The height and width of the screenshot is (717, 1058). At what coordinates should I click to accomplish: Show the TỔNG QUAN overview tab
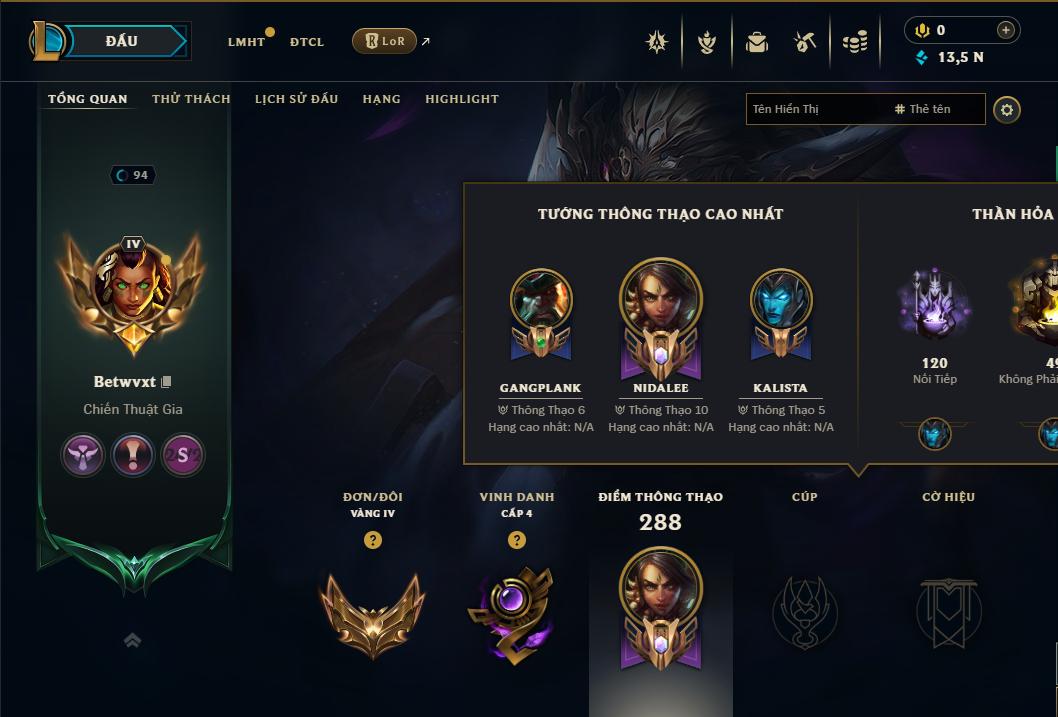tap(88, 99)
